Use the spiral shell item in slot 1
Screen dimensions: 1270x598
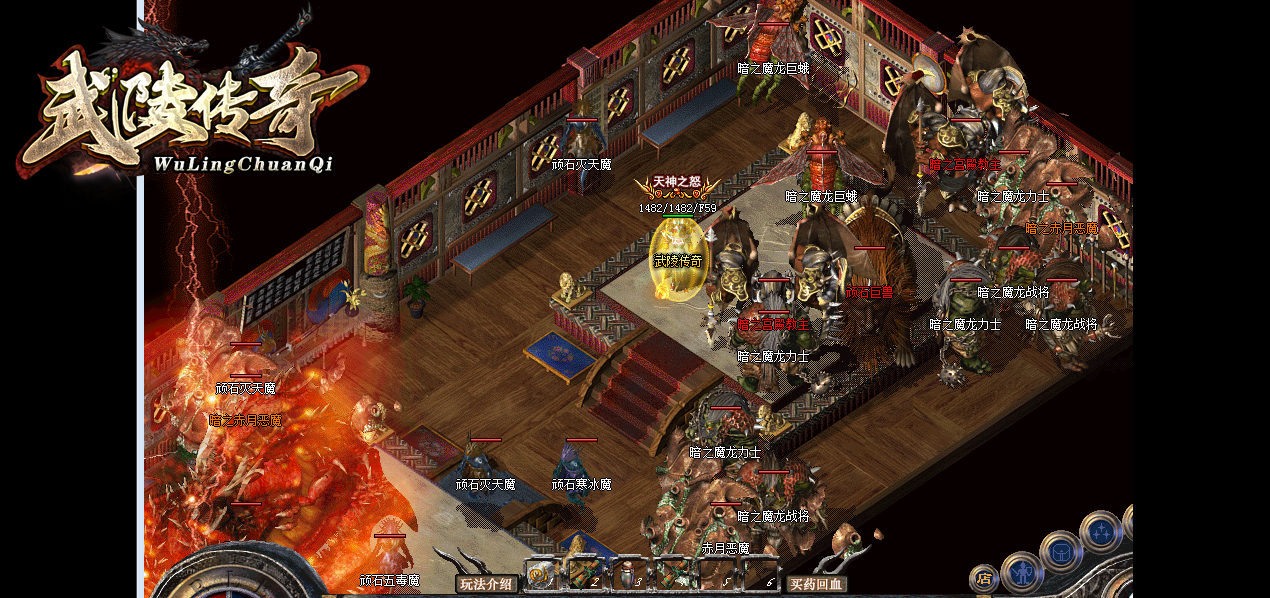click(541, 574)
